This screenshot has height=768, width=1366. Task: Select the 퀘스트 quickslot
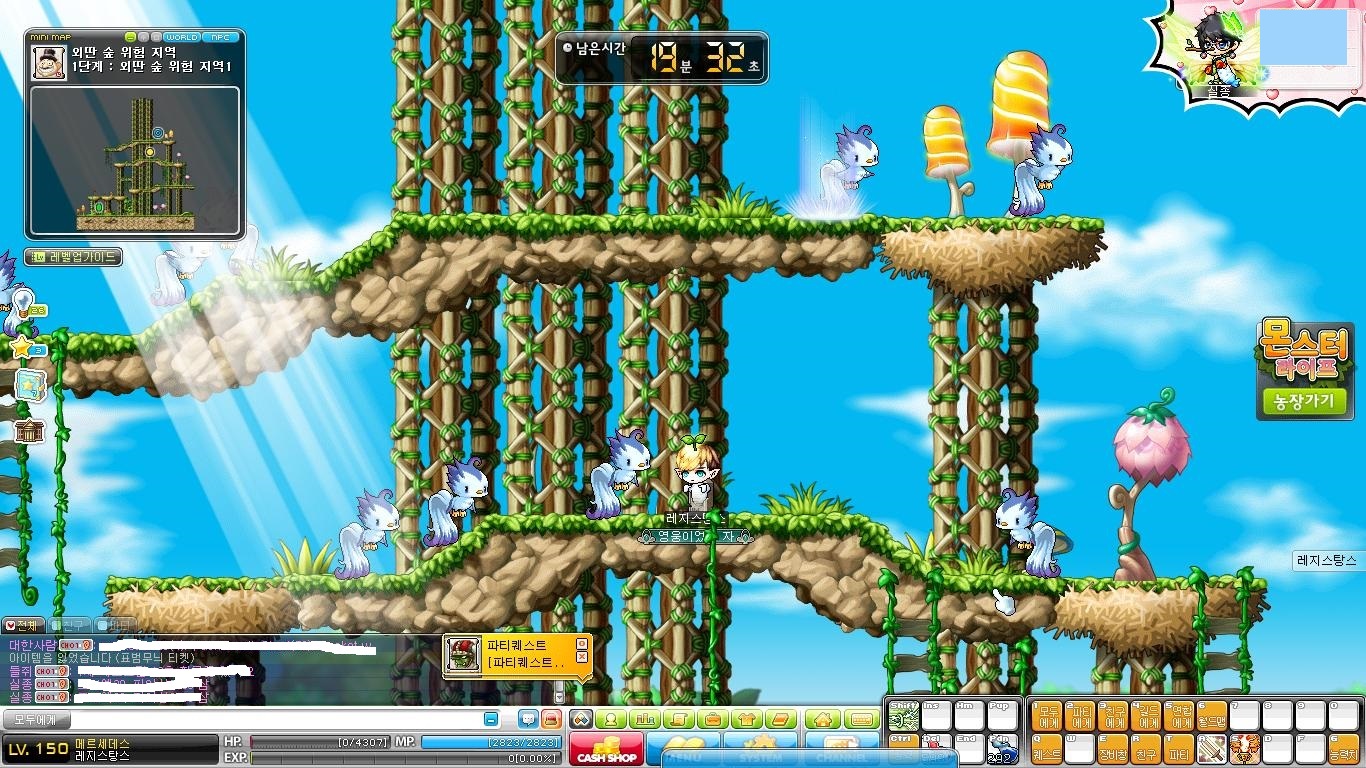pos(1046,748)
